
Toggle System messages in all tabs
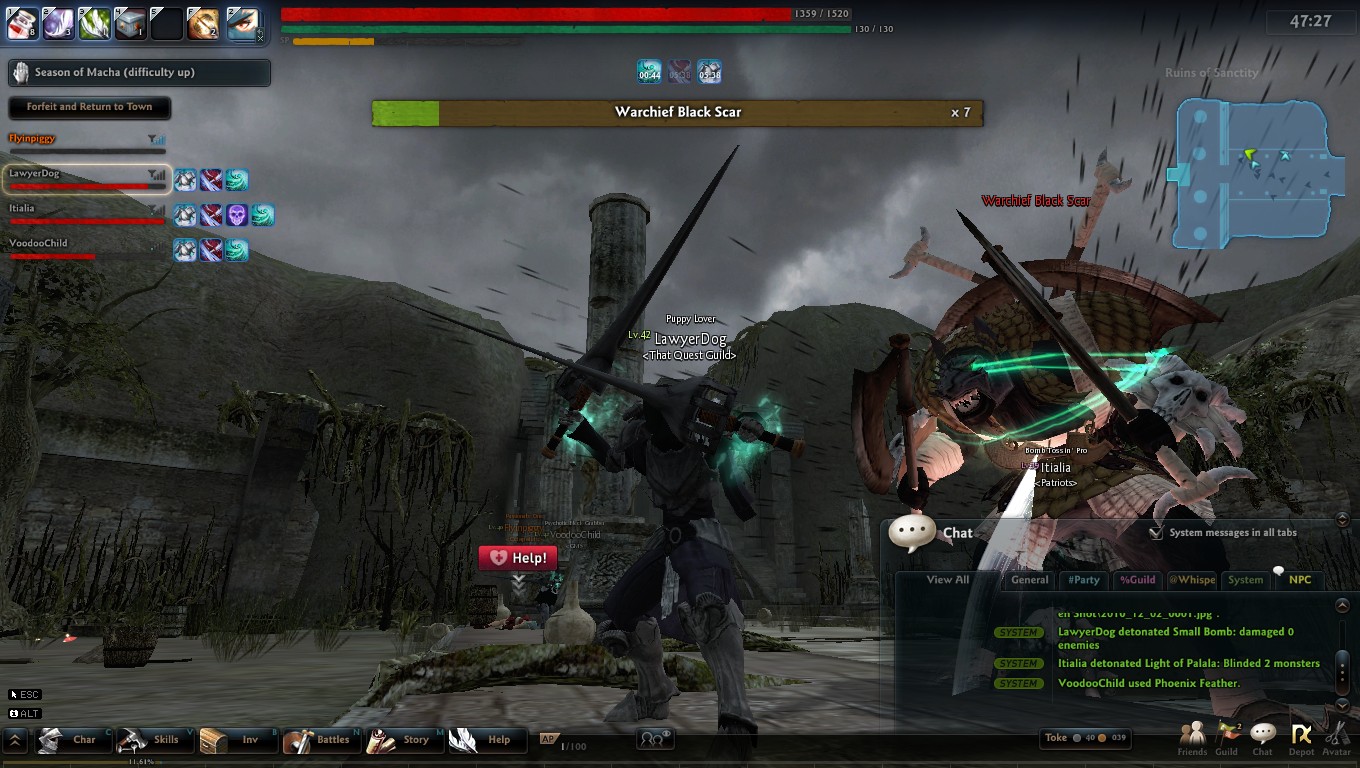pos(1156,533)
